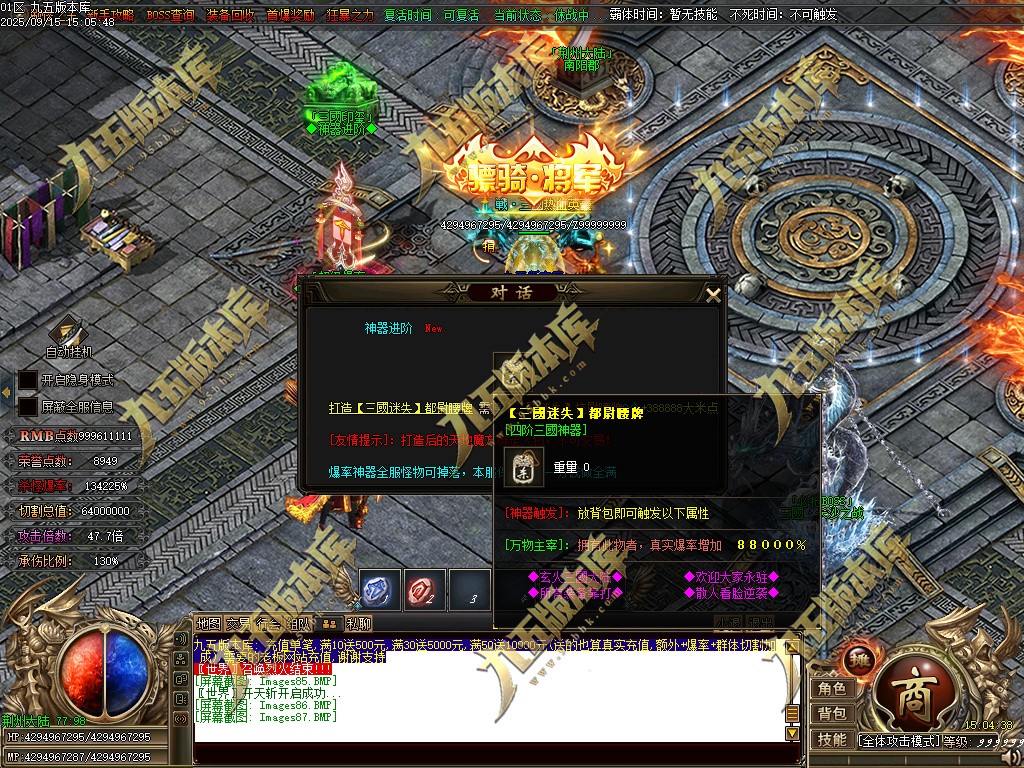
Task: Close the dialogue window
Action: tap(713, 294)
